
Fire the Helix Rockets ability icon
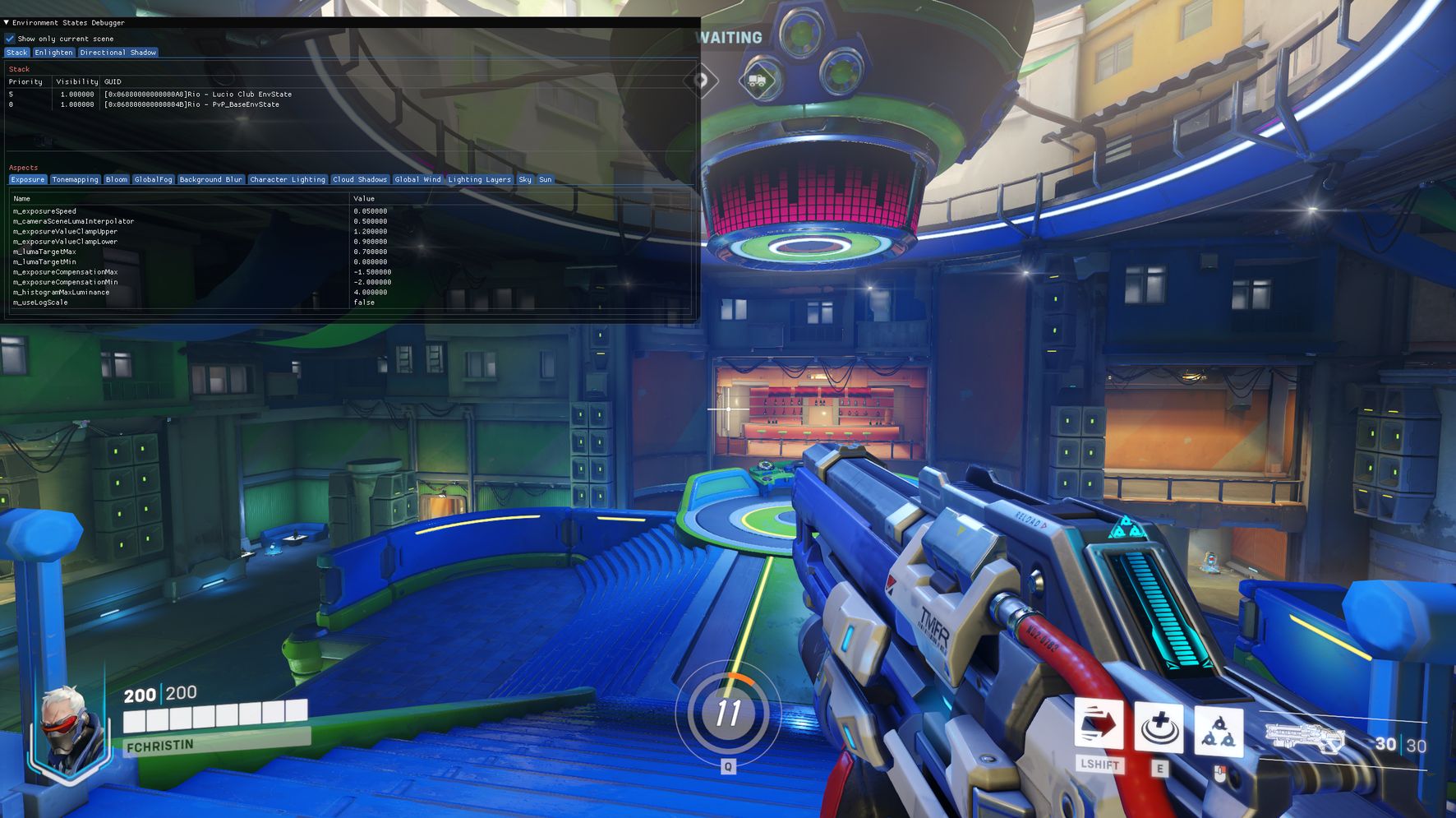tap(1219, 730)
